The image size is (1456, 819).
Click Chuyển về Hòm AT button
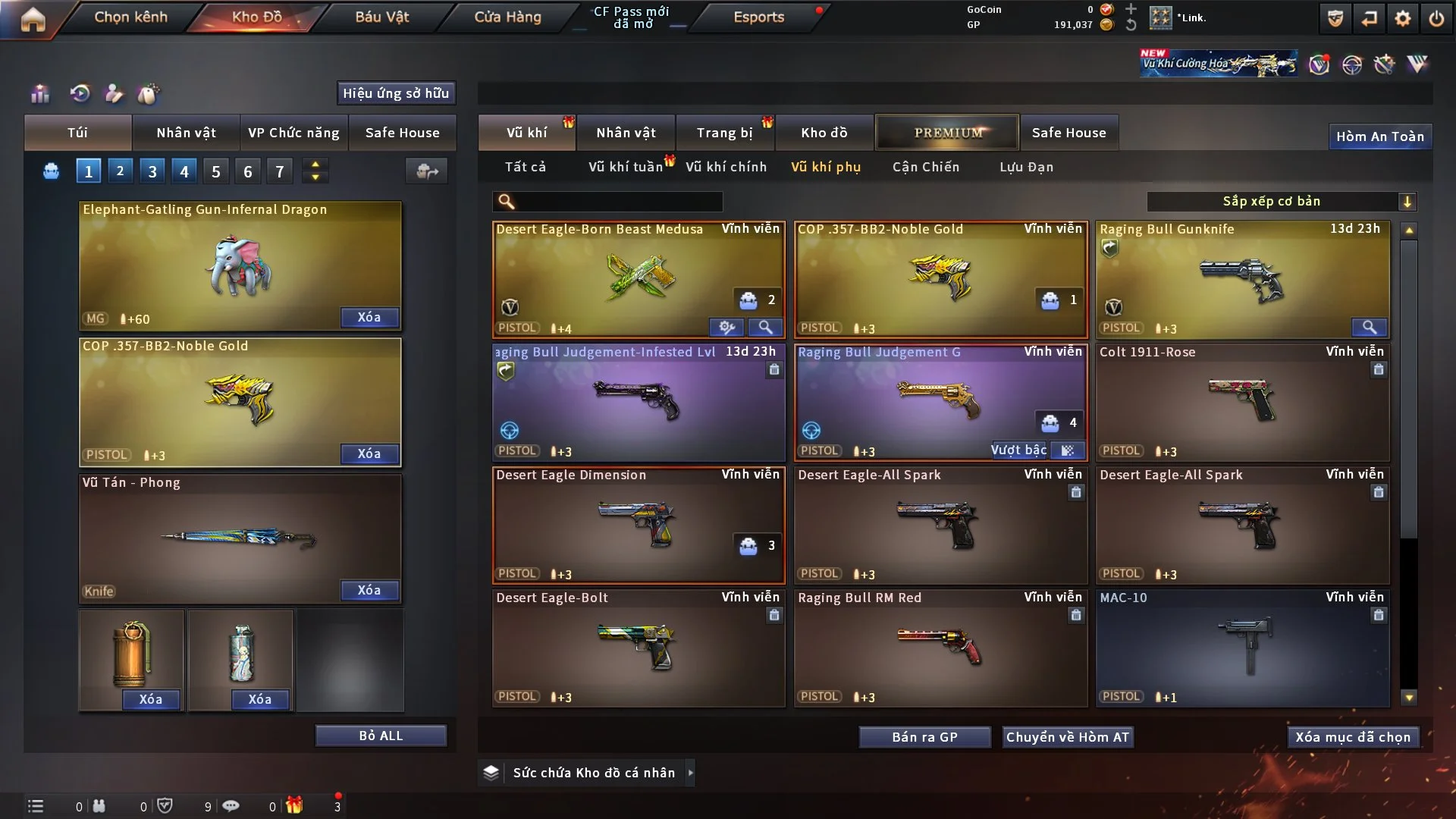tap(1067, 737)
